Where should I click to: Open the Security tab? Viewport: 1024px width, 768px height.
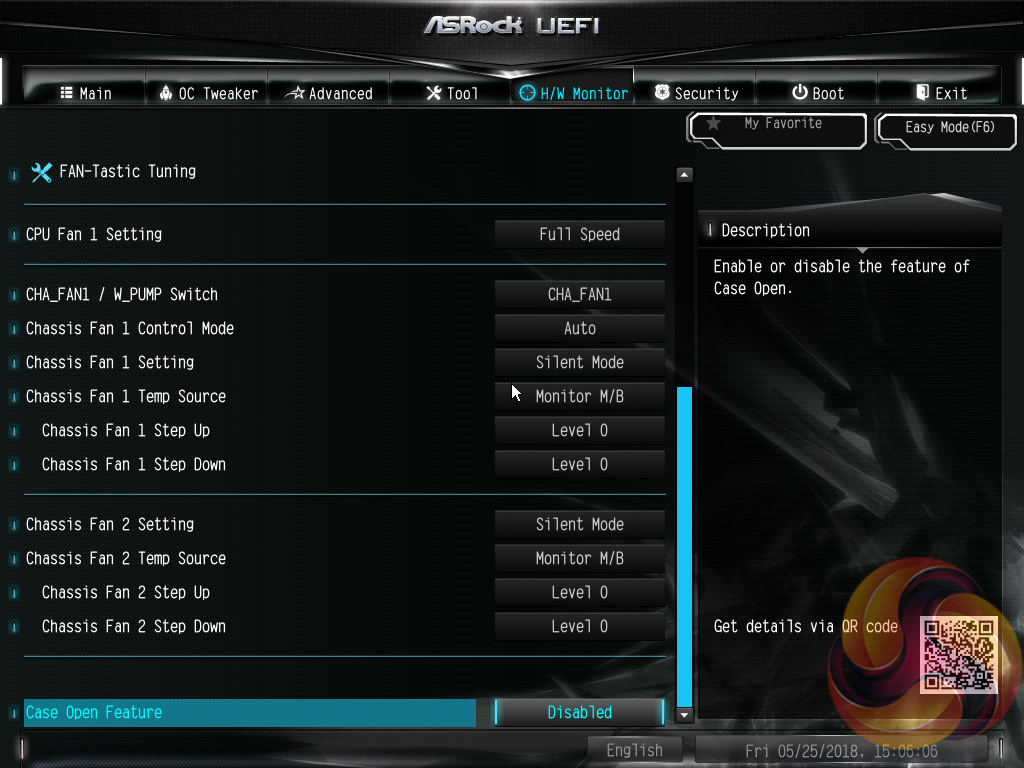click(696, 93)
